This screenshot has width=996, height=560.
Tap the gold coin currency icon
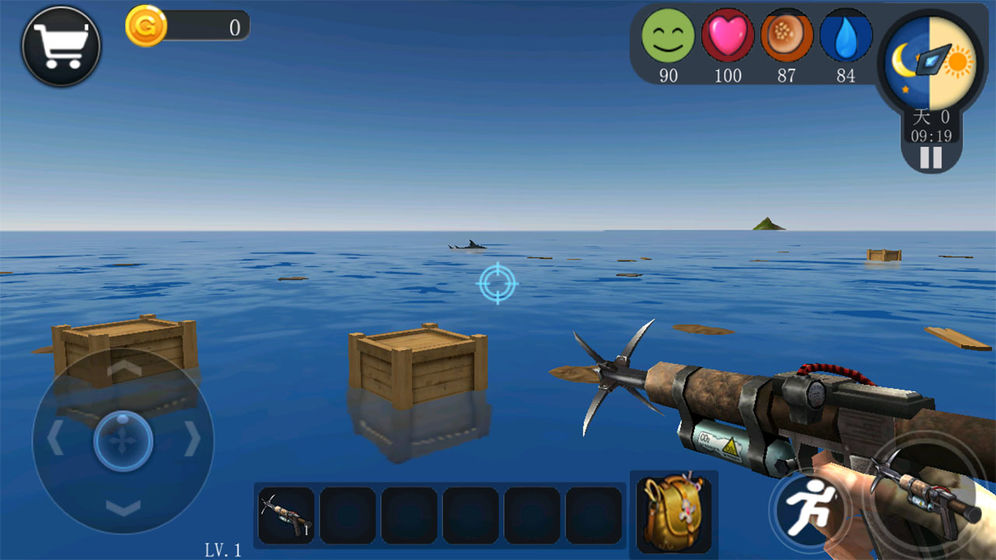click(x=146, y=26)
